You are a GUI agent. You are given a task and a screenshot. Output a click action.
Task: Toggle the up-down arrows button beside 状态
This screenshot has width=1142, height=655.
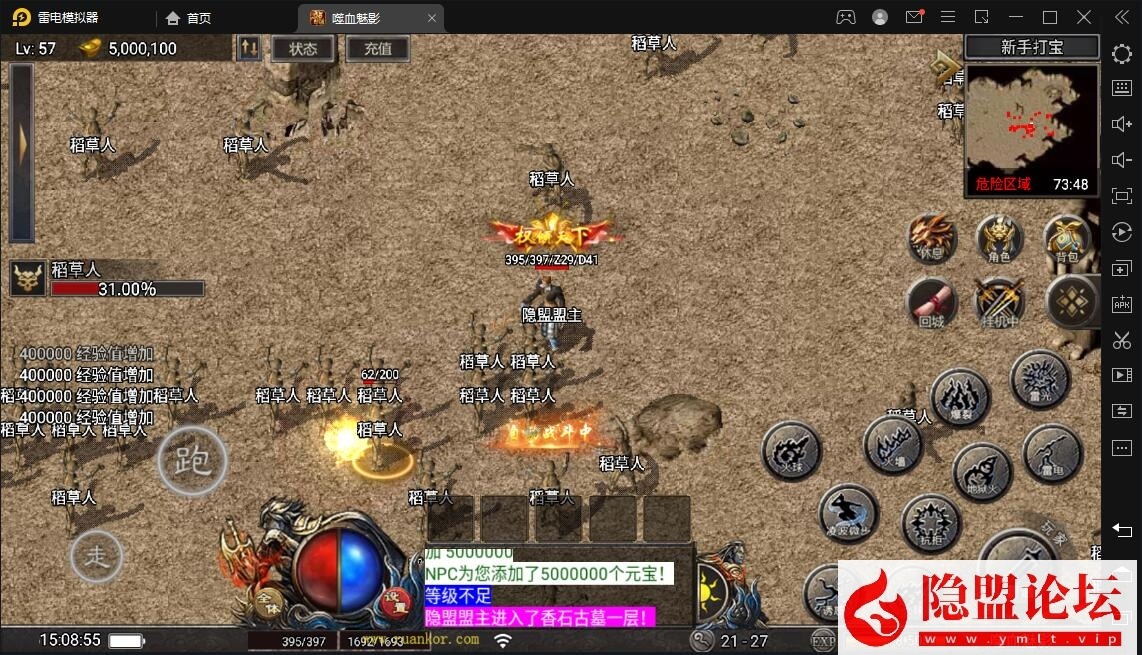(x=249, y=48)
